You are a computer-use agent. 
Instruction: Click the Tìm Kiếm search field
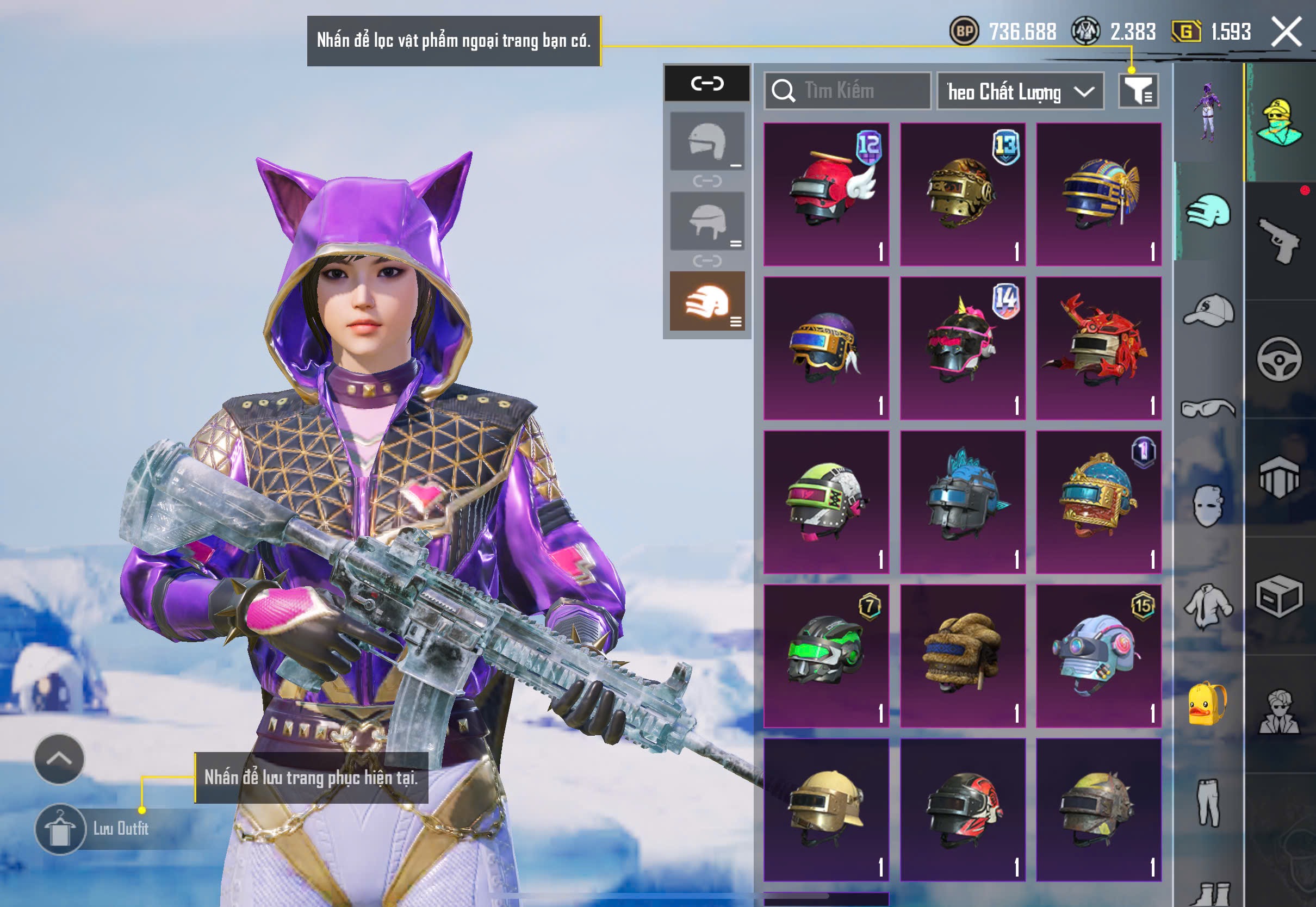click(x=848, y=91)
